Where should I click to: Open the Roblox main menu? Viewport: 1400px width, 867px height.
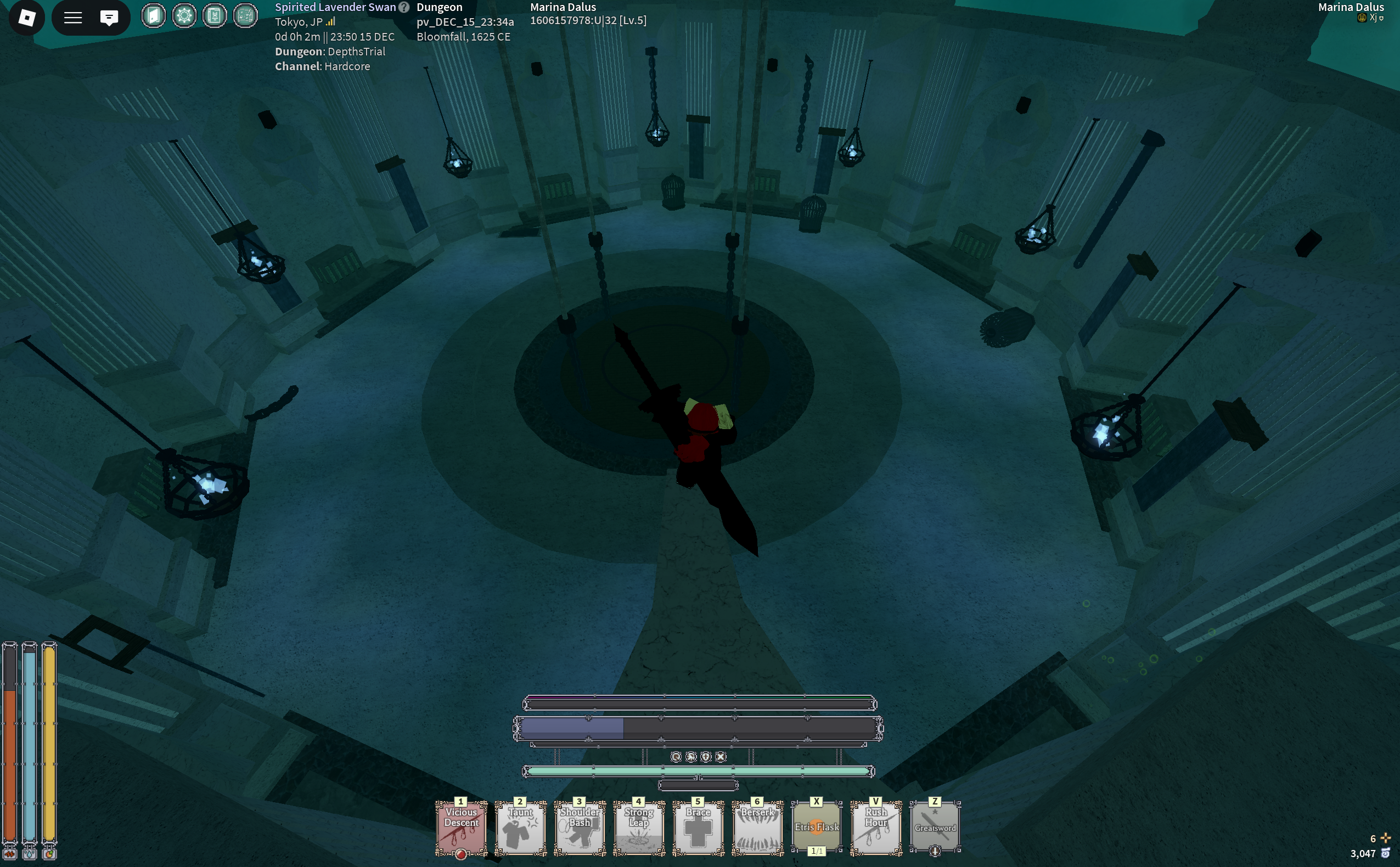(x=26, y=18)
